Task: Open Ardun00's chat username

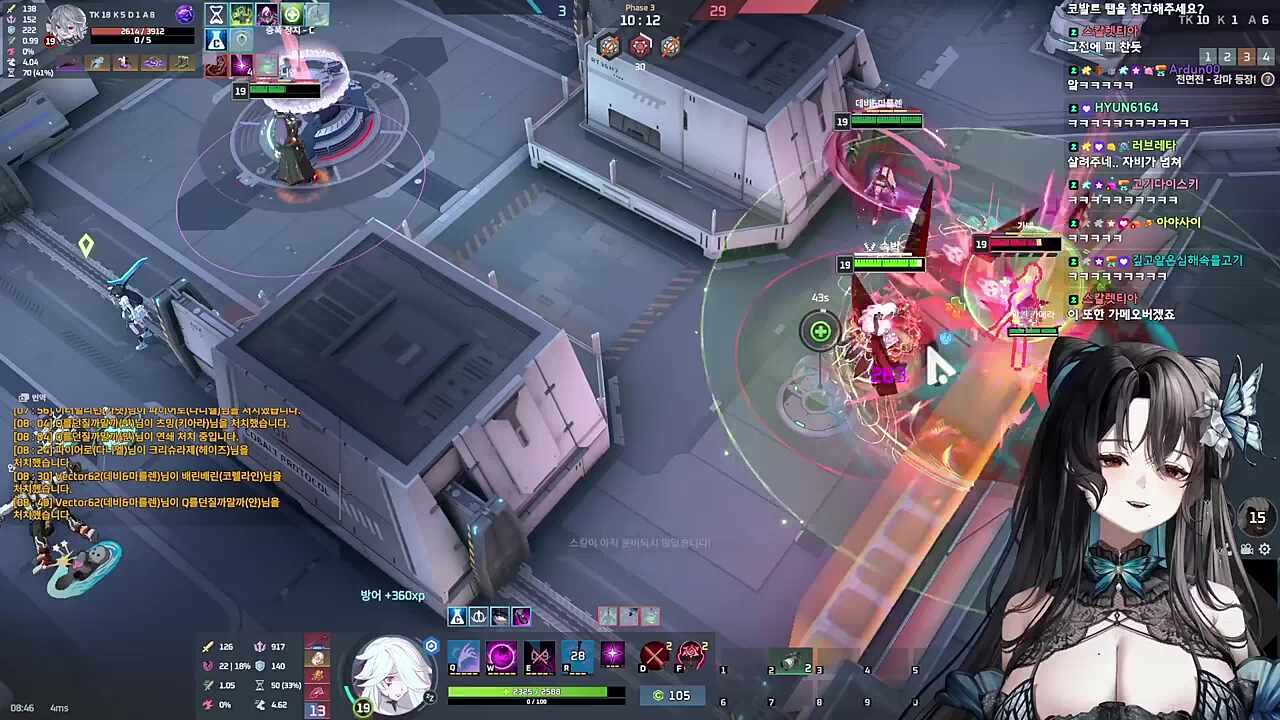Action: click(x=1194, y=70)
